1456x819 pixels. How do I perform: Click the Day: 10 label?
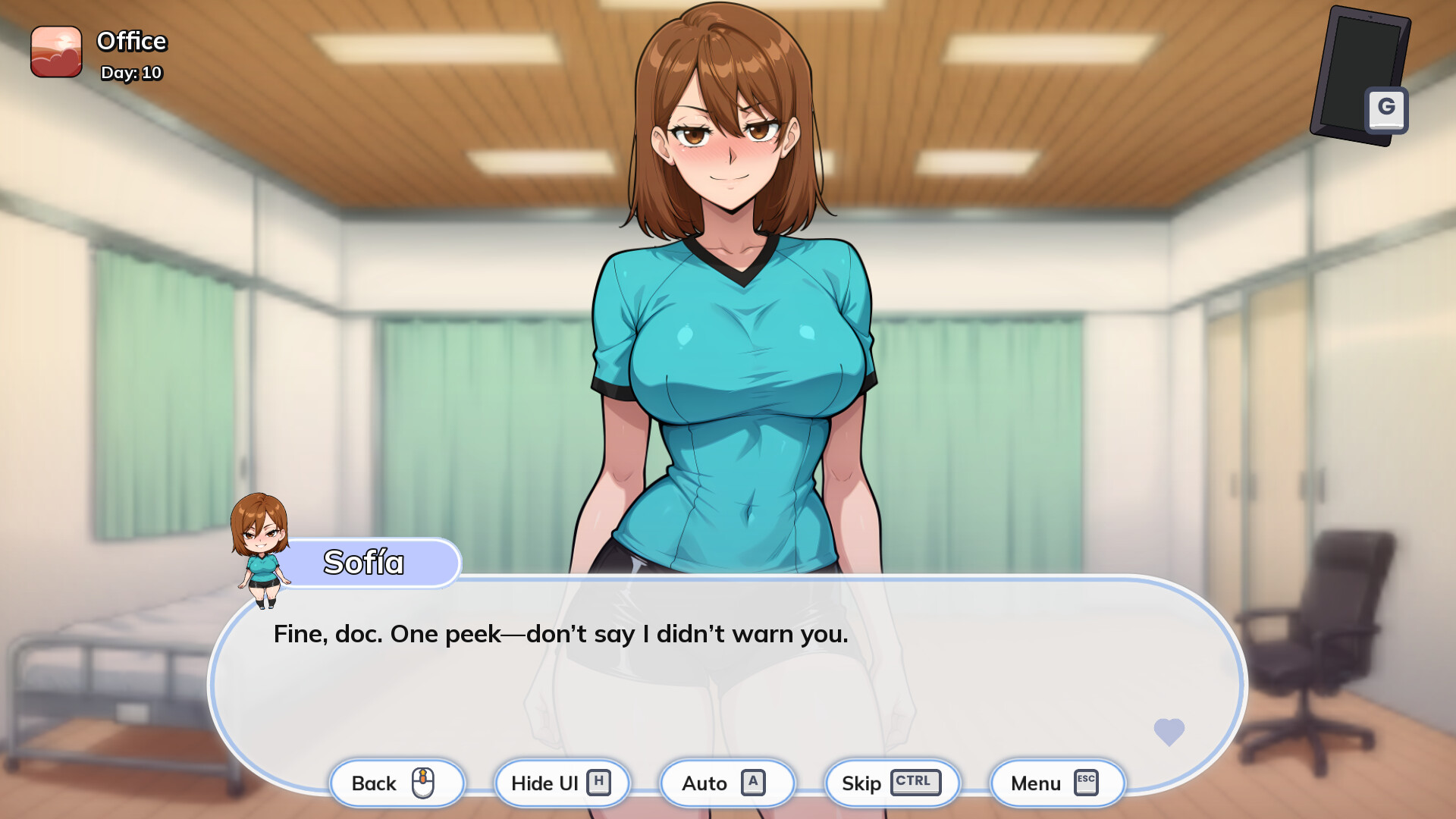[130, 74]
